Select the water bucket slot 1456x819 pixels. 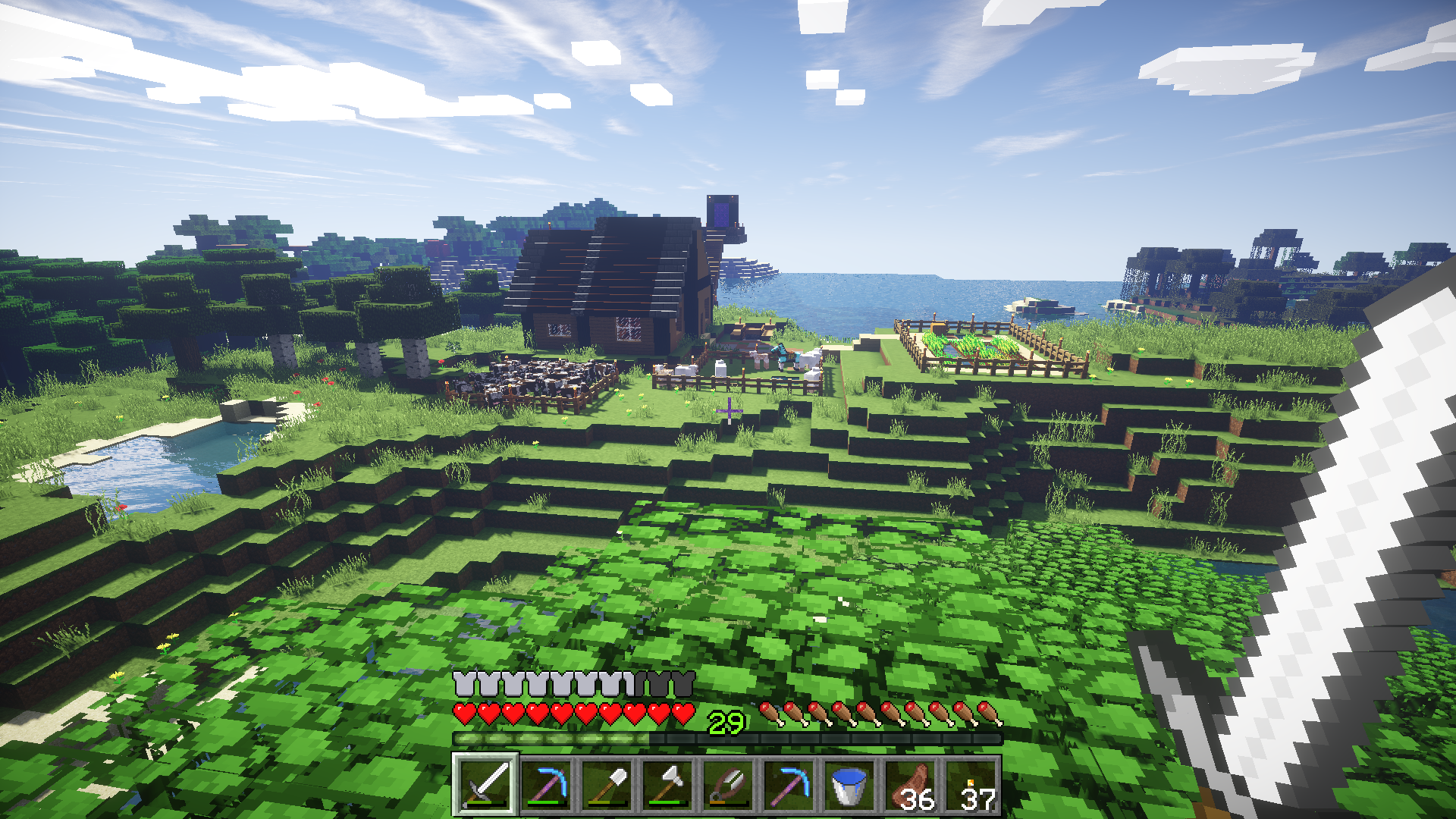(849, 785)
